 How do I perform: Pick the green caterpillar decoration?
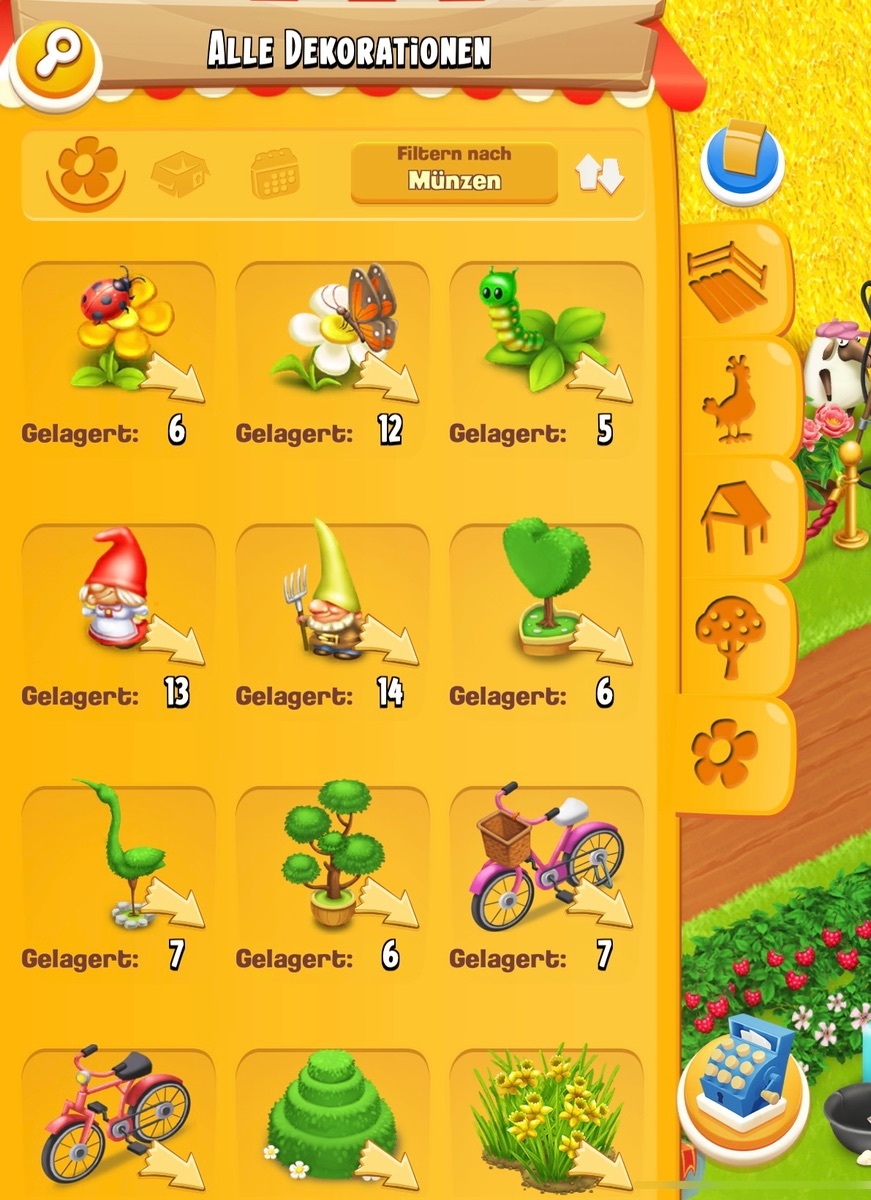[x=546, y=330]
